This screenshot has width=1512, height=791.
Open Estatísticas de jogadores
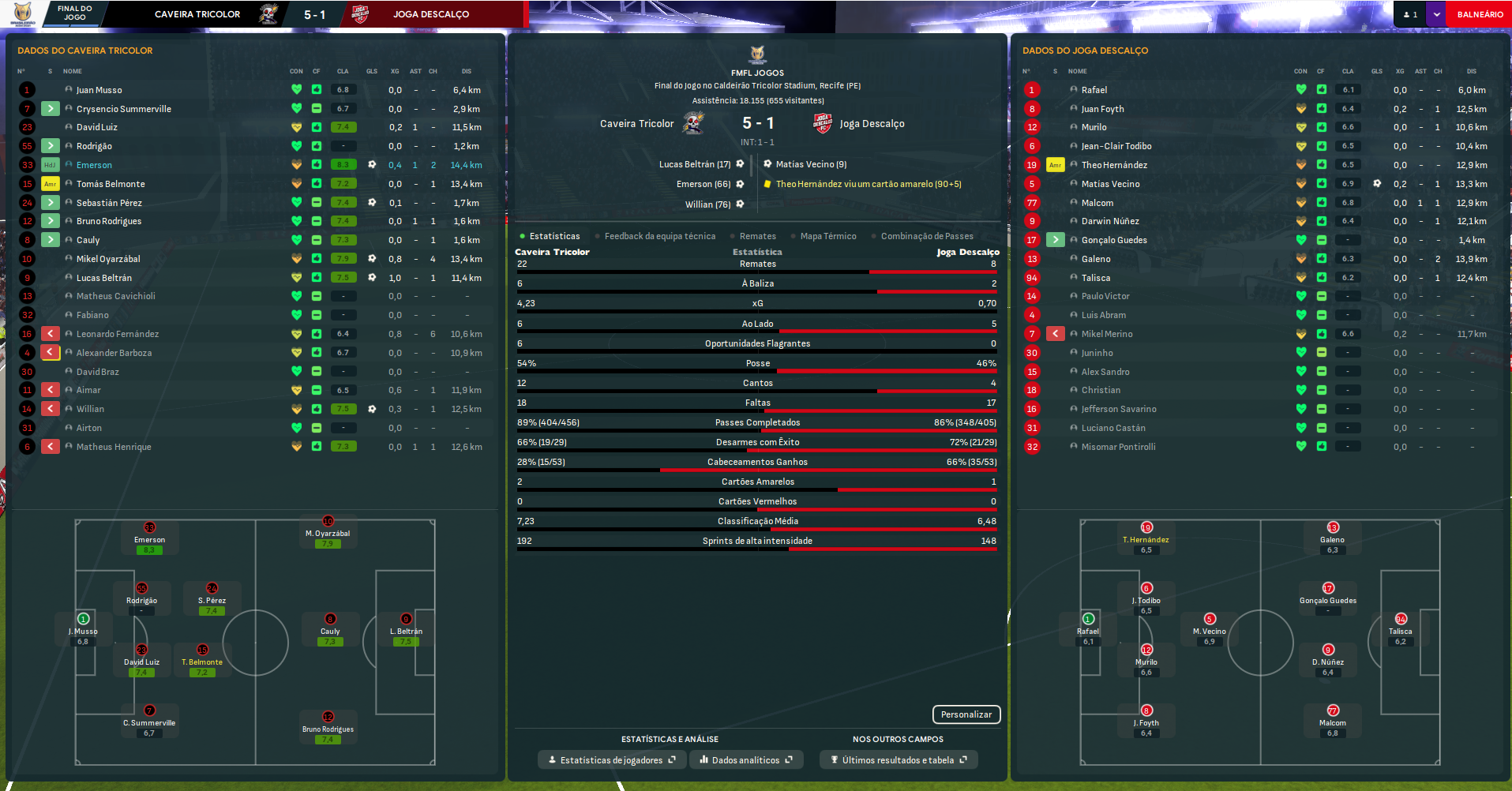[x=612, y=760]
